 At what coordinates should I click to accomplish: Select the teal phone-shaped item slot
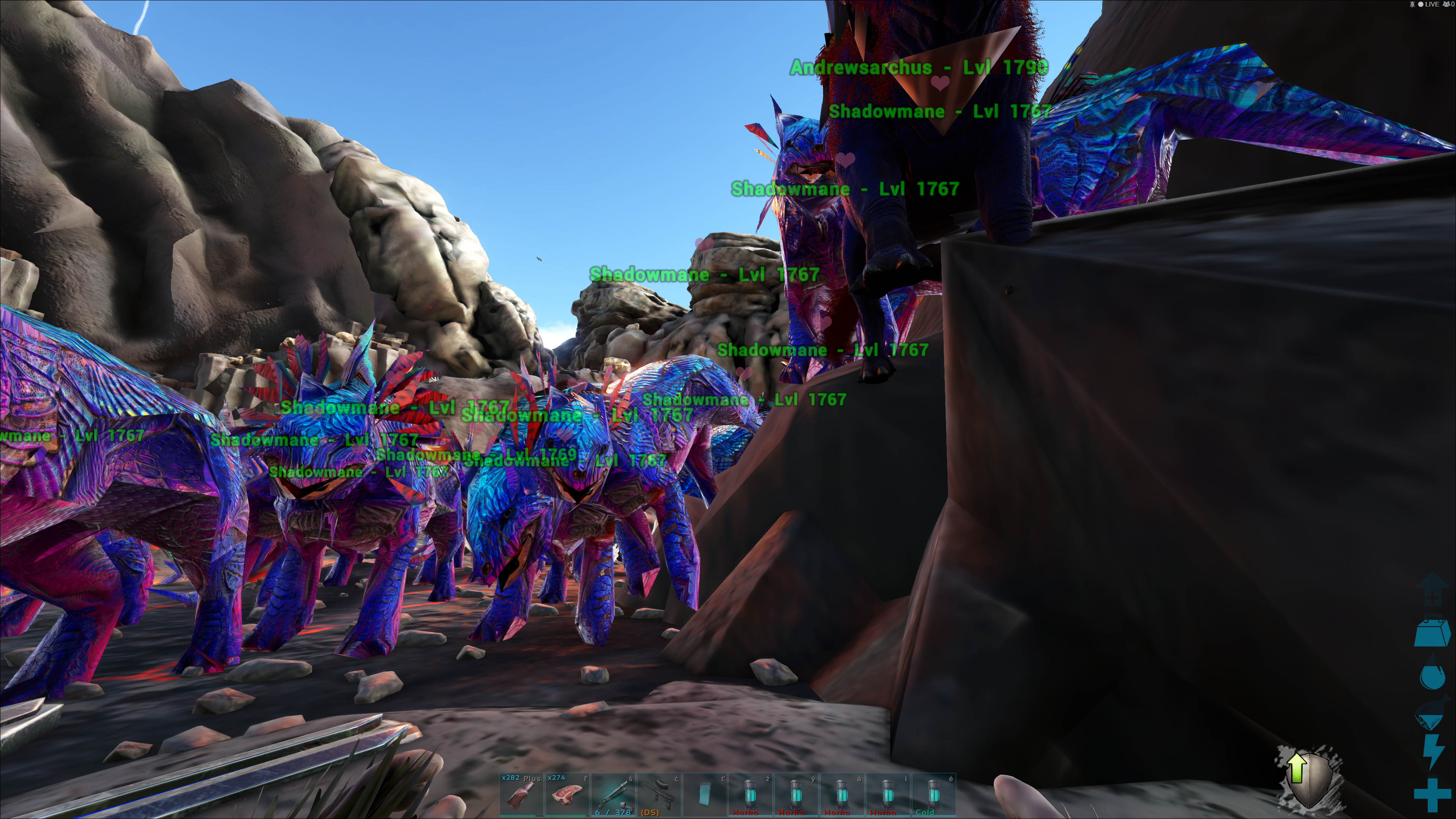point(705,795)
